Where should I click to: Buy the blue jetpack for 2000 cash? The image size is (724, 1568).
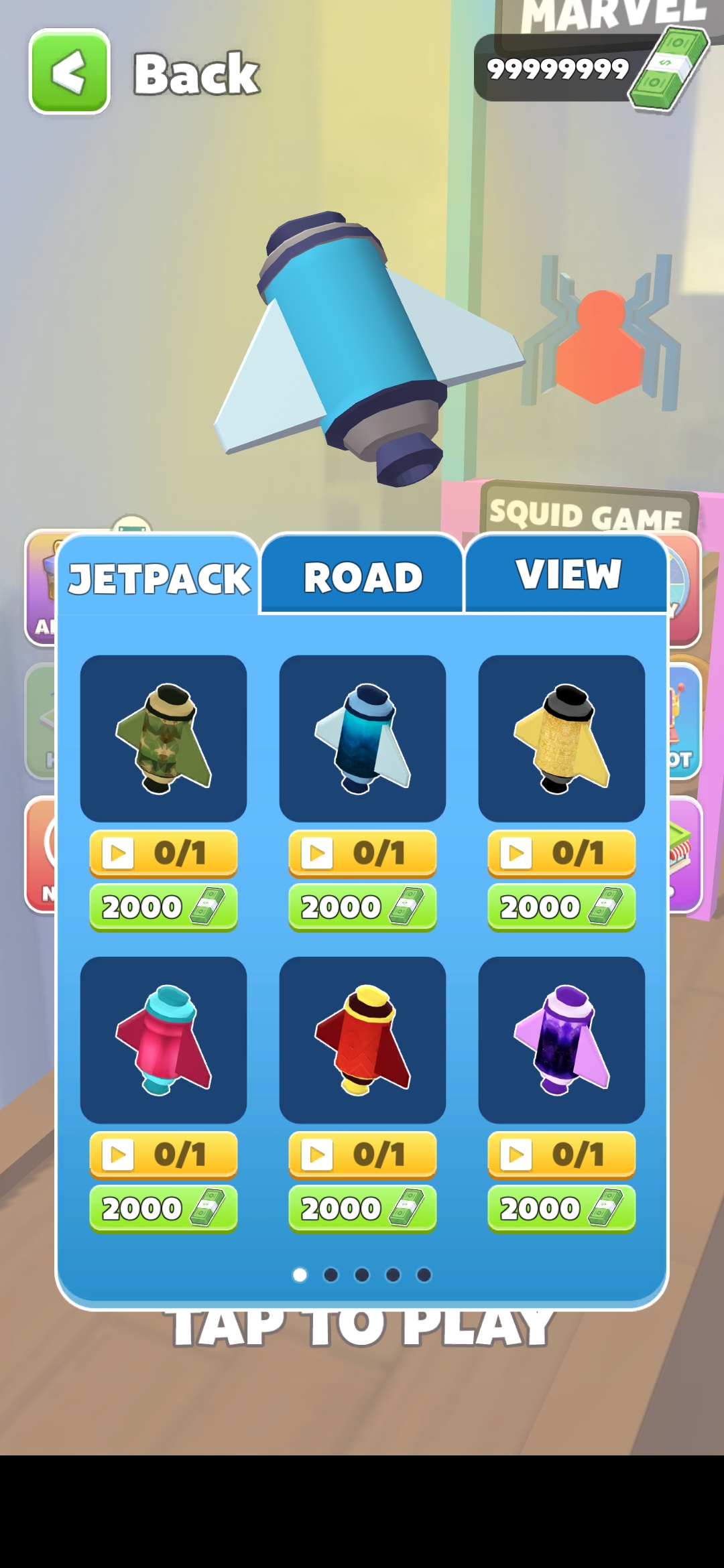pos(363,907)
